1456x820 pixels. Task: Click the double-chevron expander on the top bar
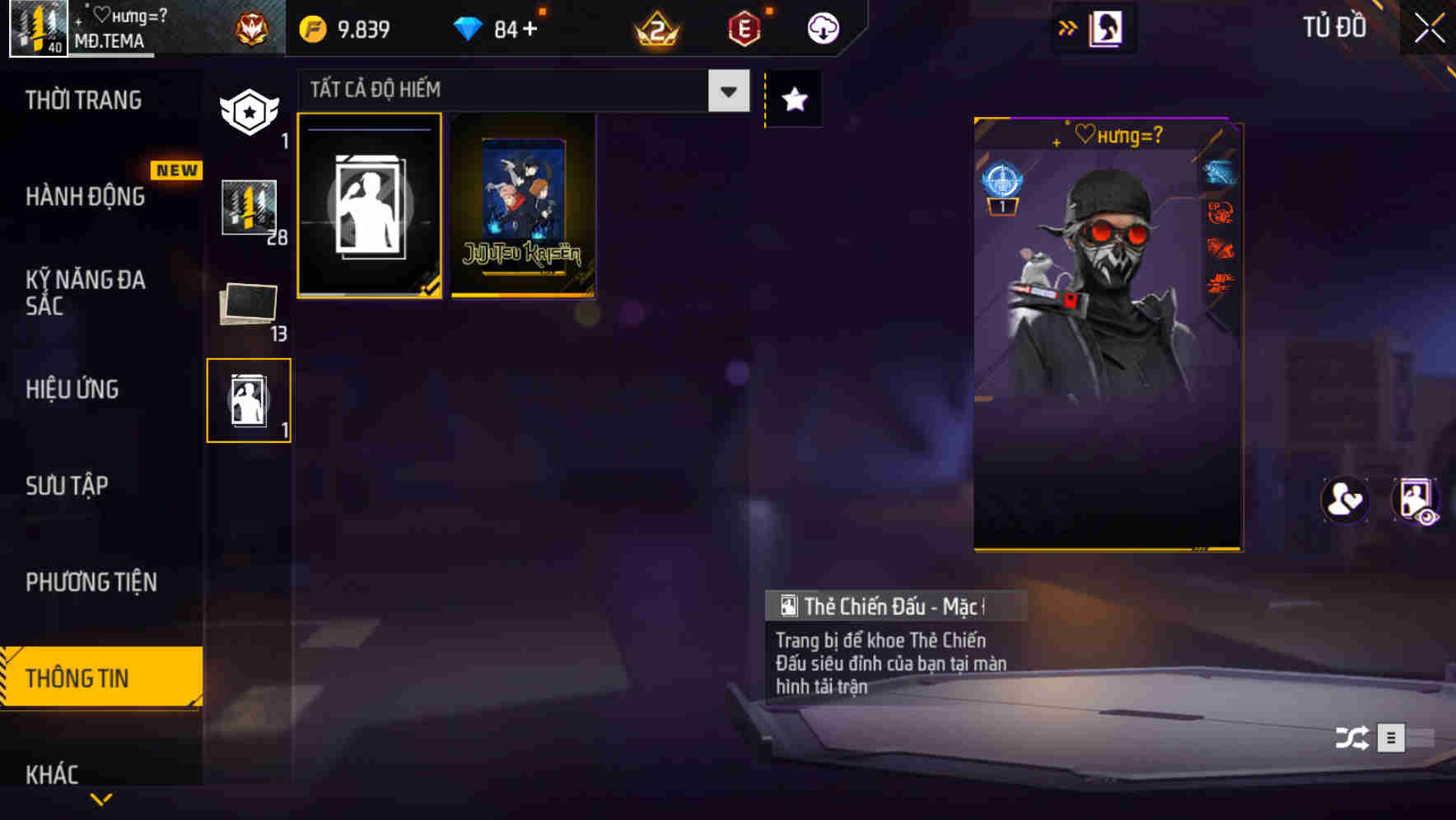pos(1068,27)
